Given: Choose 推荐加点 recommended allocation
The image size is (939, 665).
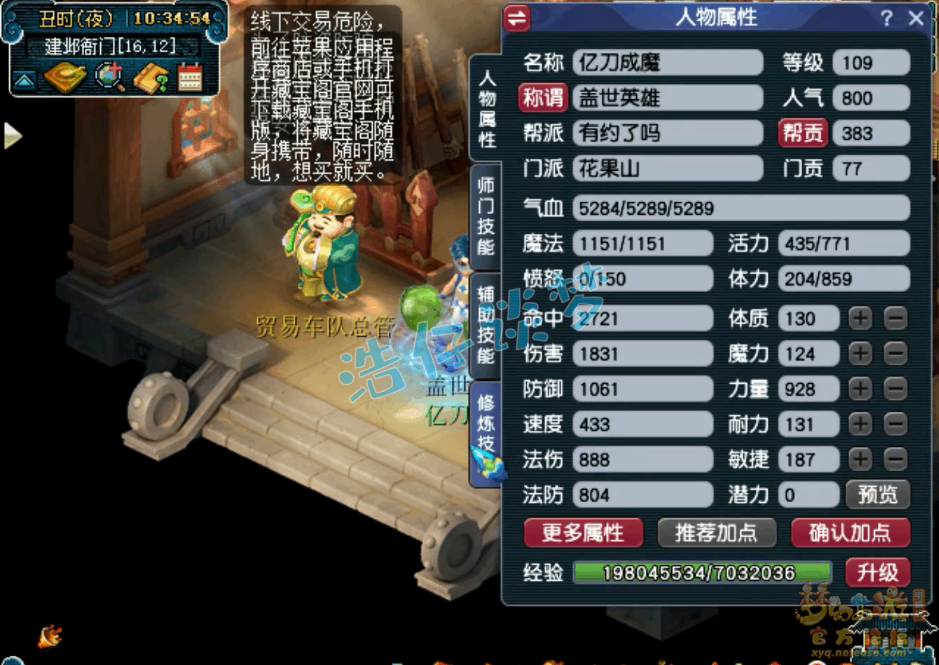Looking at the screenshot, I should pos(716,532).
